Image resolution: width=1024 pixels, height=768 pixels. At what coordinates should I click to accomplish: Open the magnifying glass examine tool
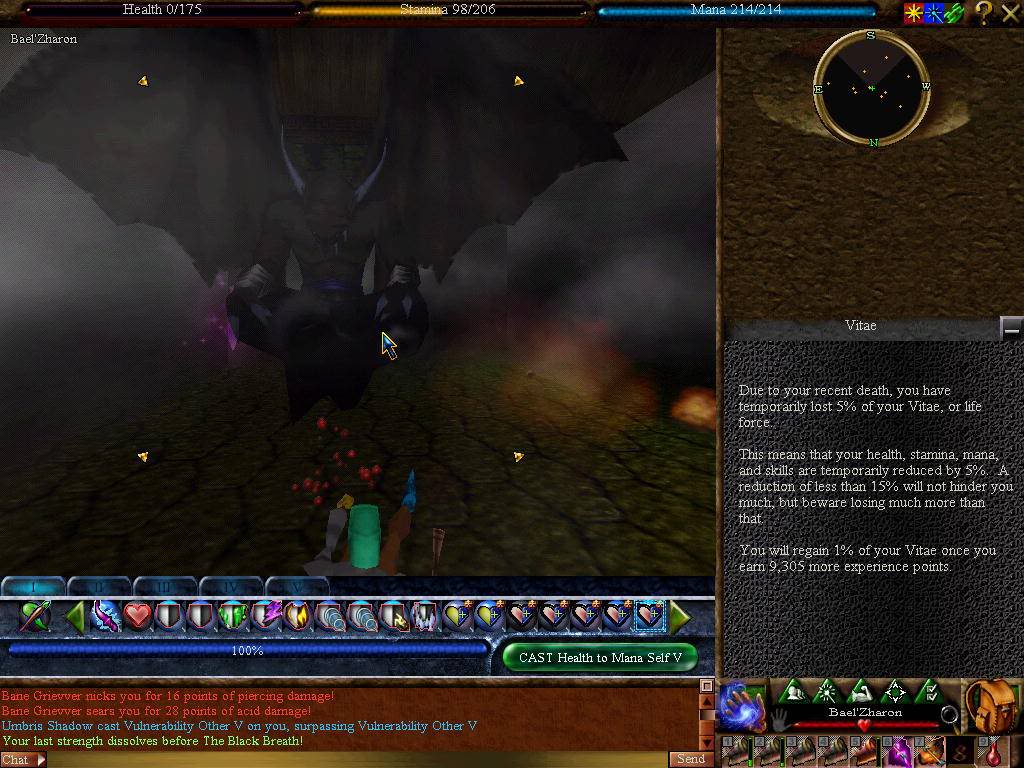click(x=948, y=715)
